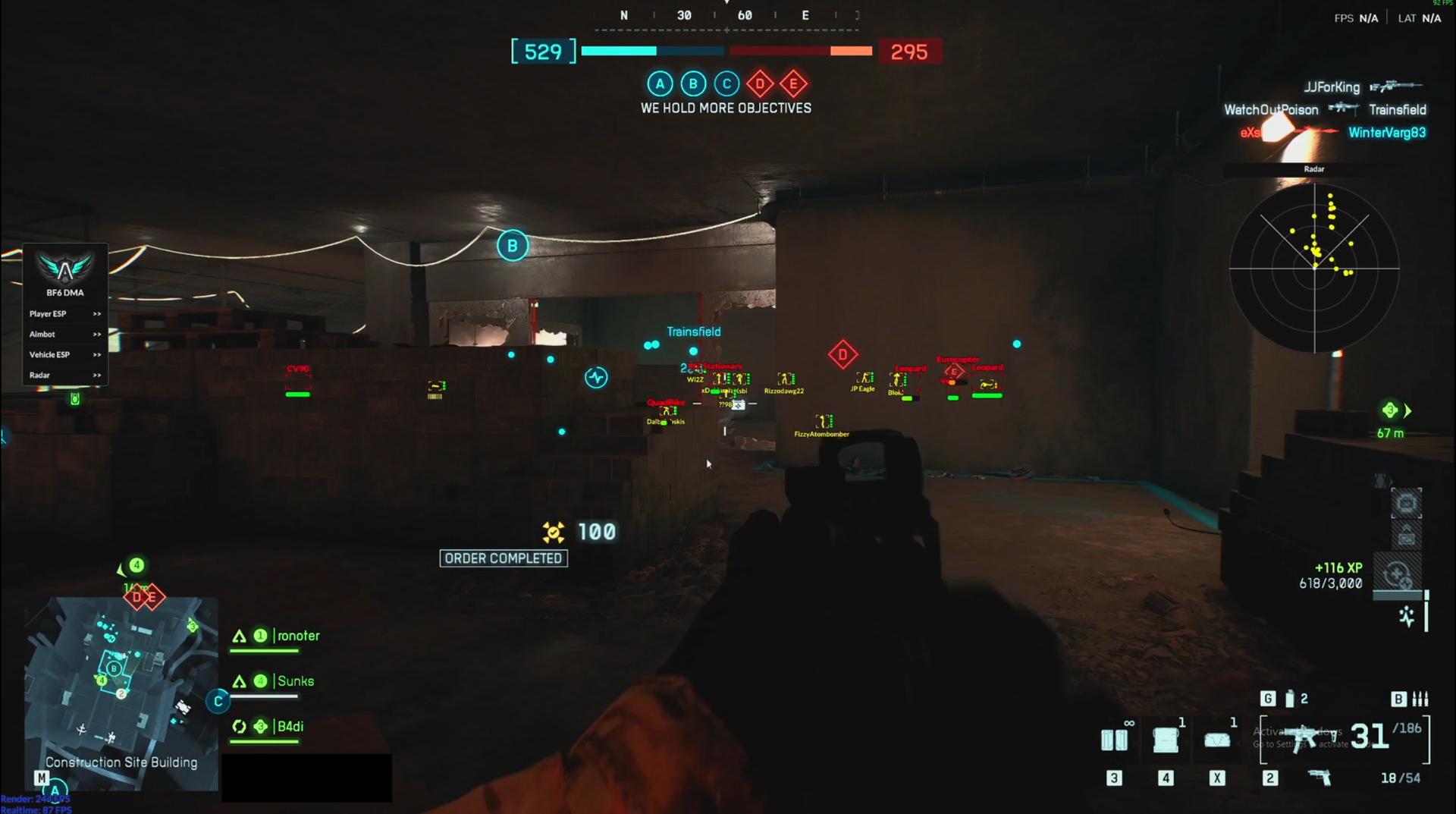This screenshot has height=814, width=1456.
Task: Select the medkit gadget in slot 4
Action: (x=1166, y=737)
